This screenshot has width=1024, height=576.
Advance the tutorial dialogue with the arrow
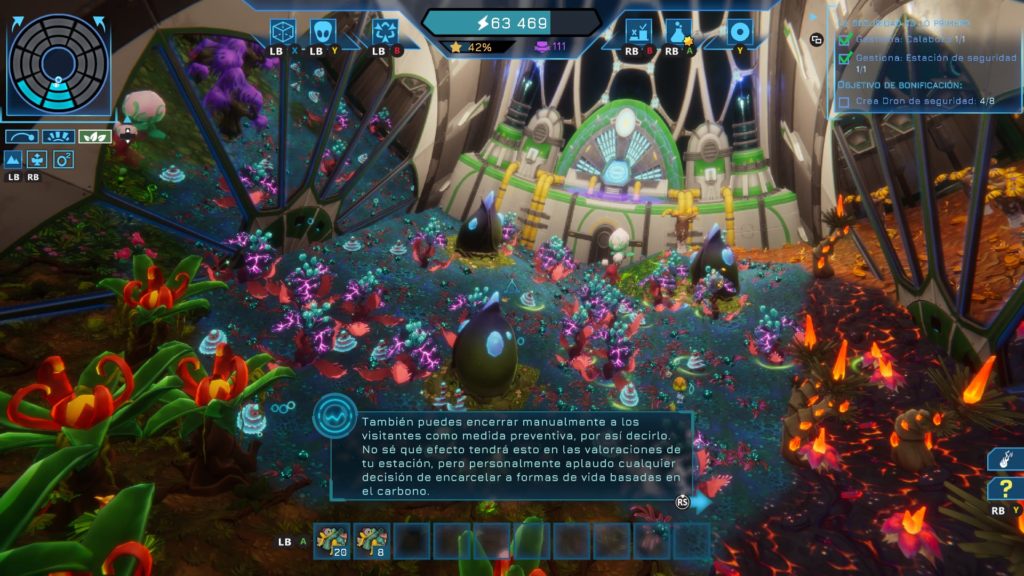pyautogui.click(x=701, y=502)
